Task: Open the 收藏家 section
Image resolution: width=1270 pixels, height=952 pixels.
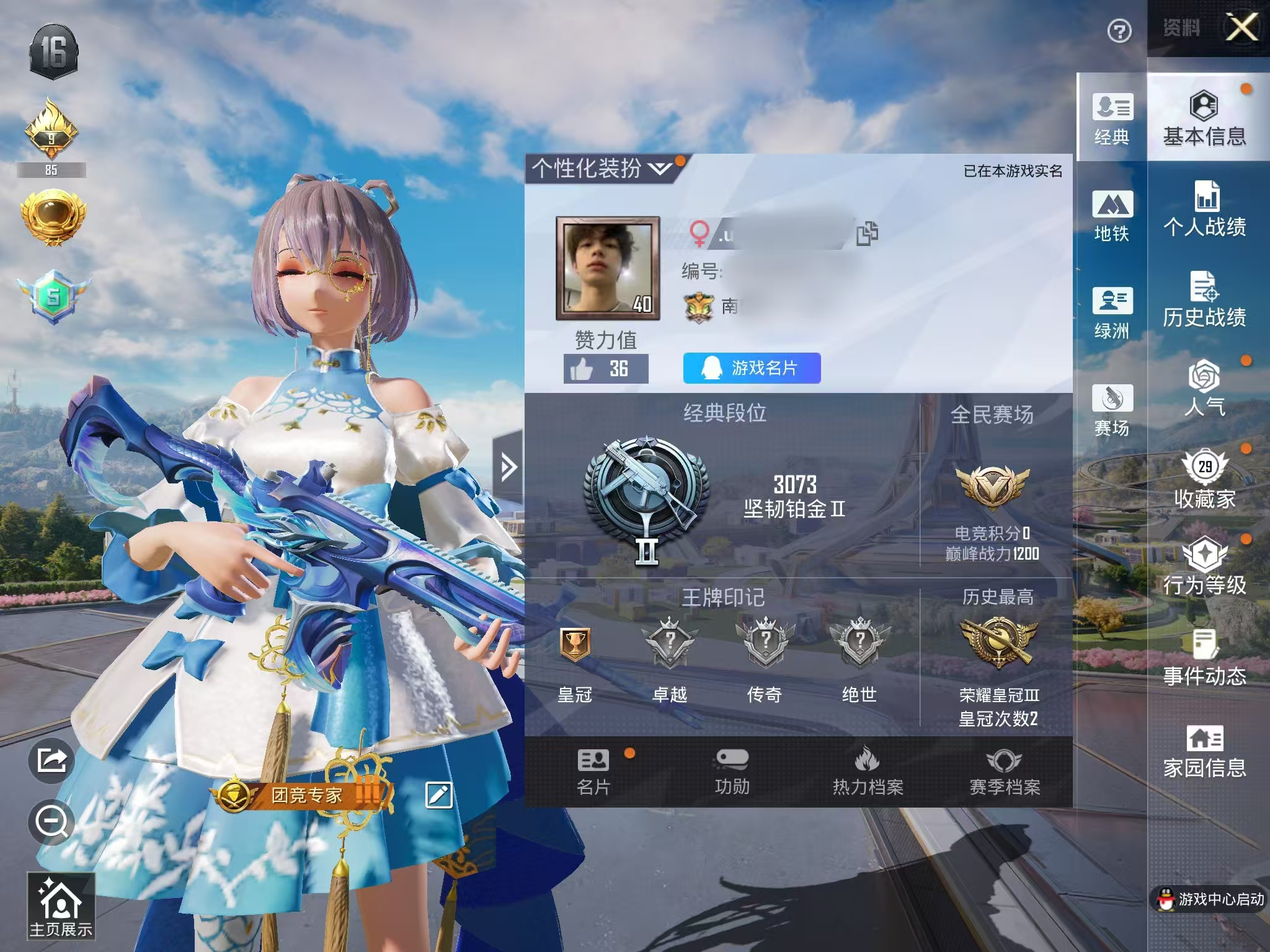Action: coord(1204,479)
